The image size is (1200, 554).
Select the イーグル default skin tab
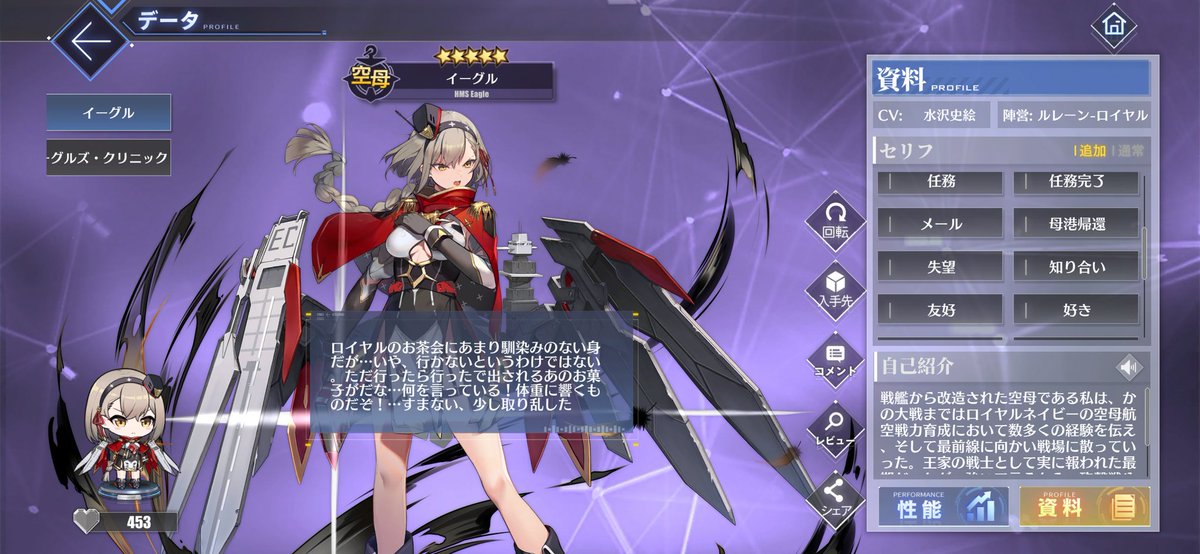coord(108,112)
